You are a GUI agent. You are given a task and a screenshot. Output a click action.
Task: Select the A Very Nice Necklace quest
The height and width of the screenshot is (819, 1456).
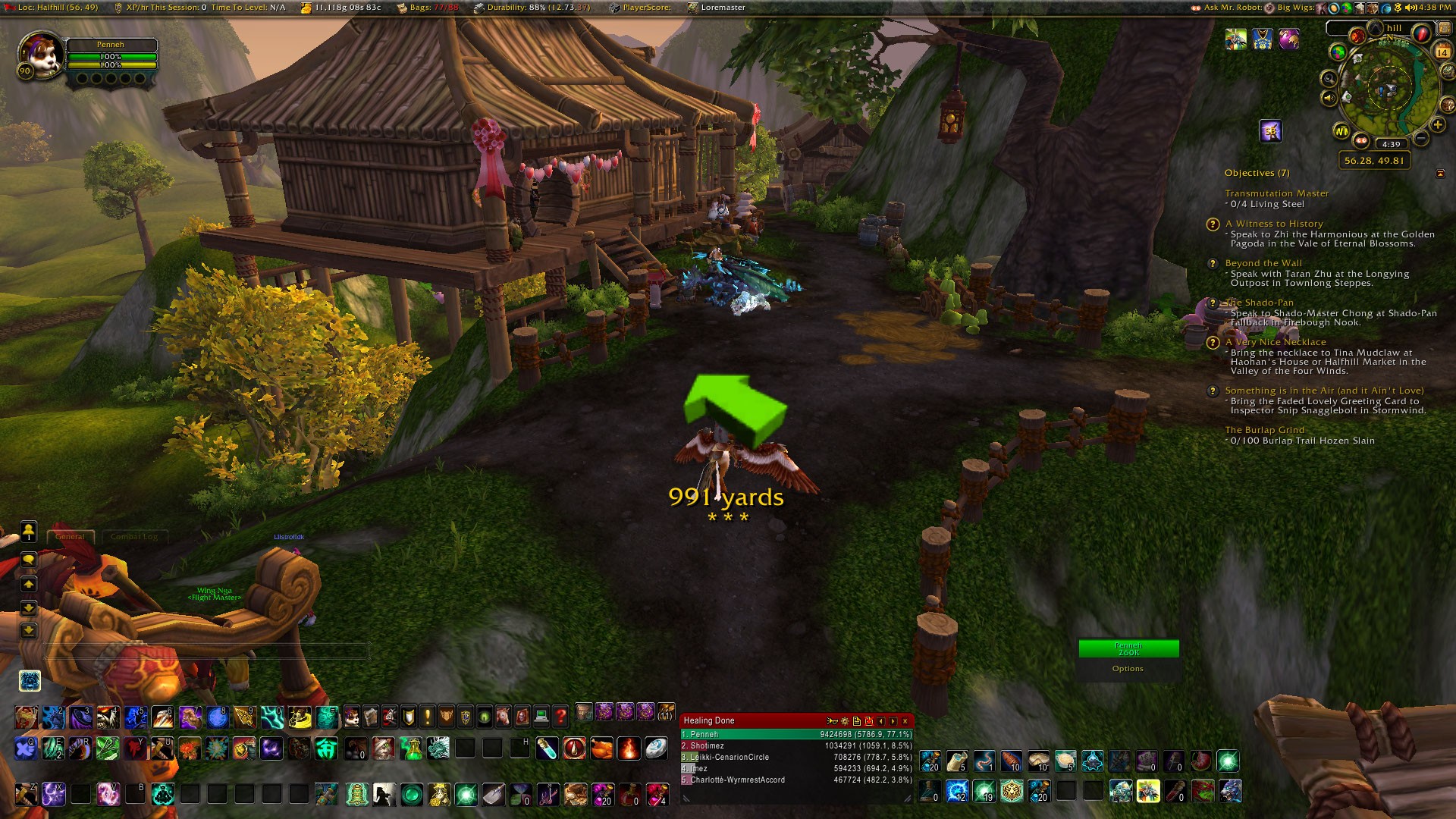(x=1276, y=342)
